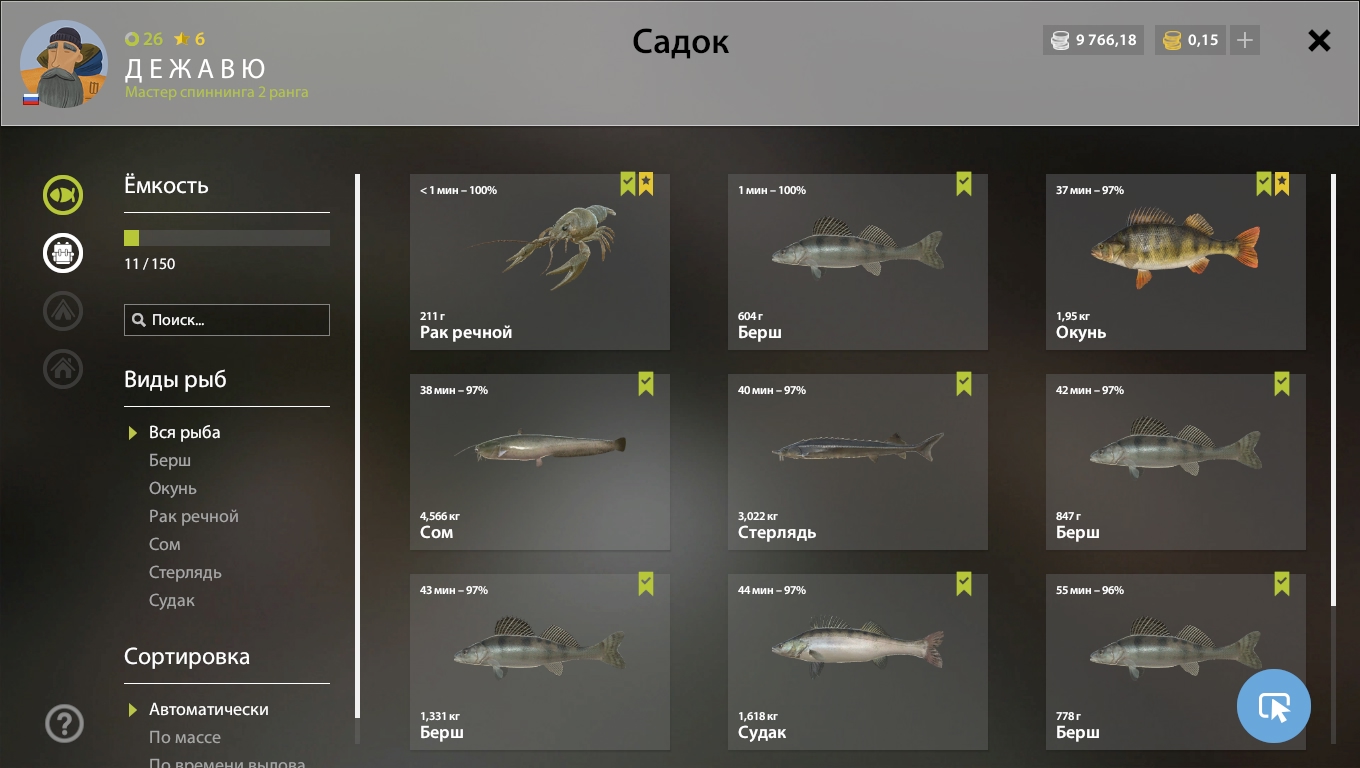Show only Окунь fish
This screenshot has width=1360, height=768.
[173, 488]
